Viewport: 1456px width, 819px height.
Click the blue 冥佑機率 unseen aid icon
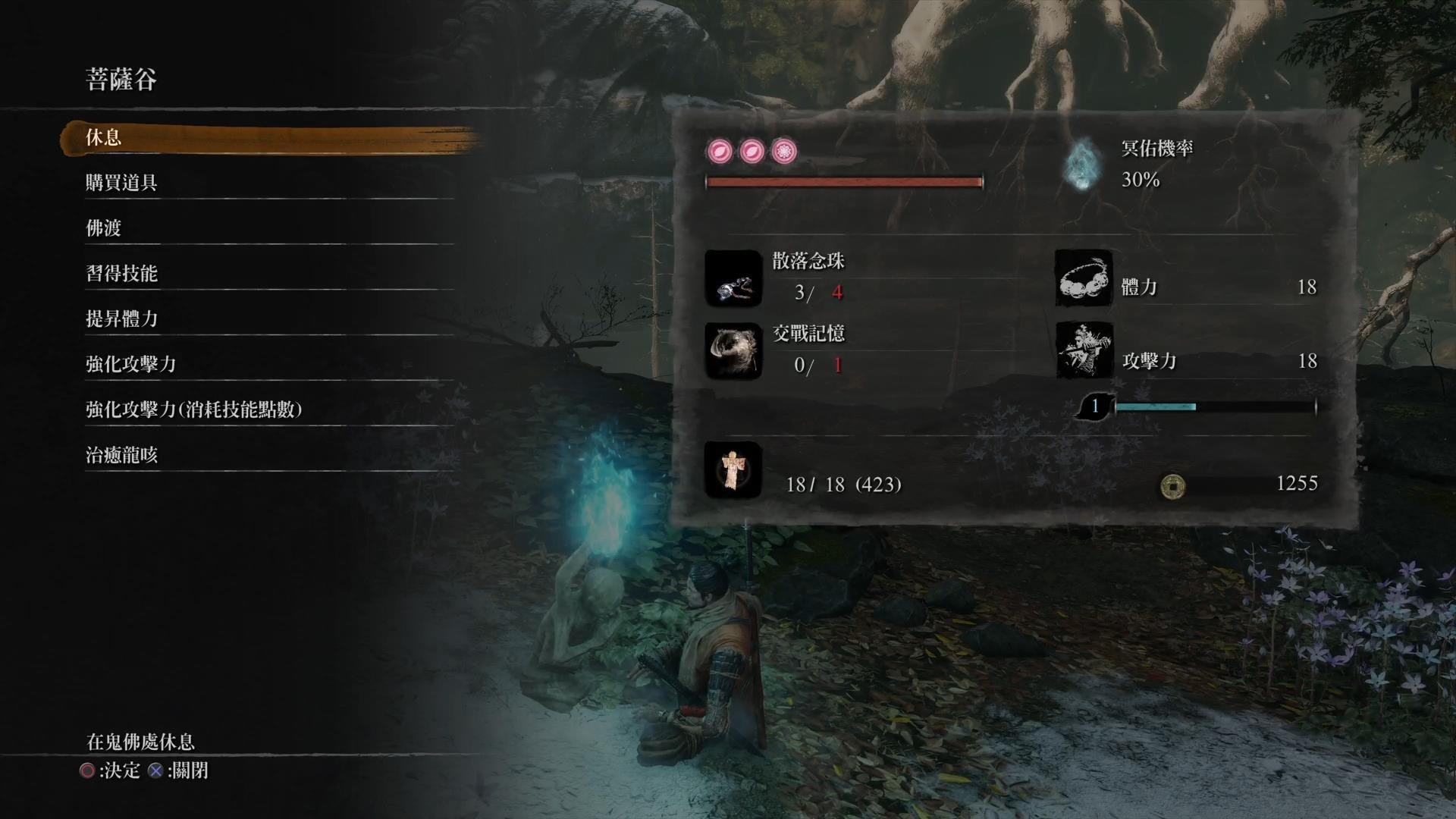(x=1082, y=164)
